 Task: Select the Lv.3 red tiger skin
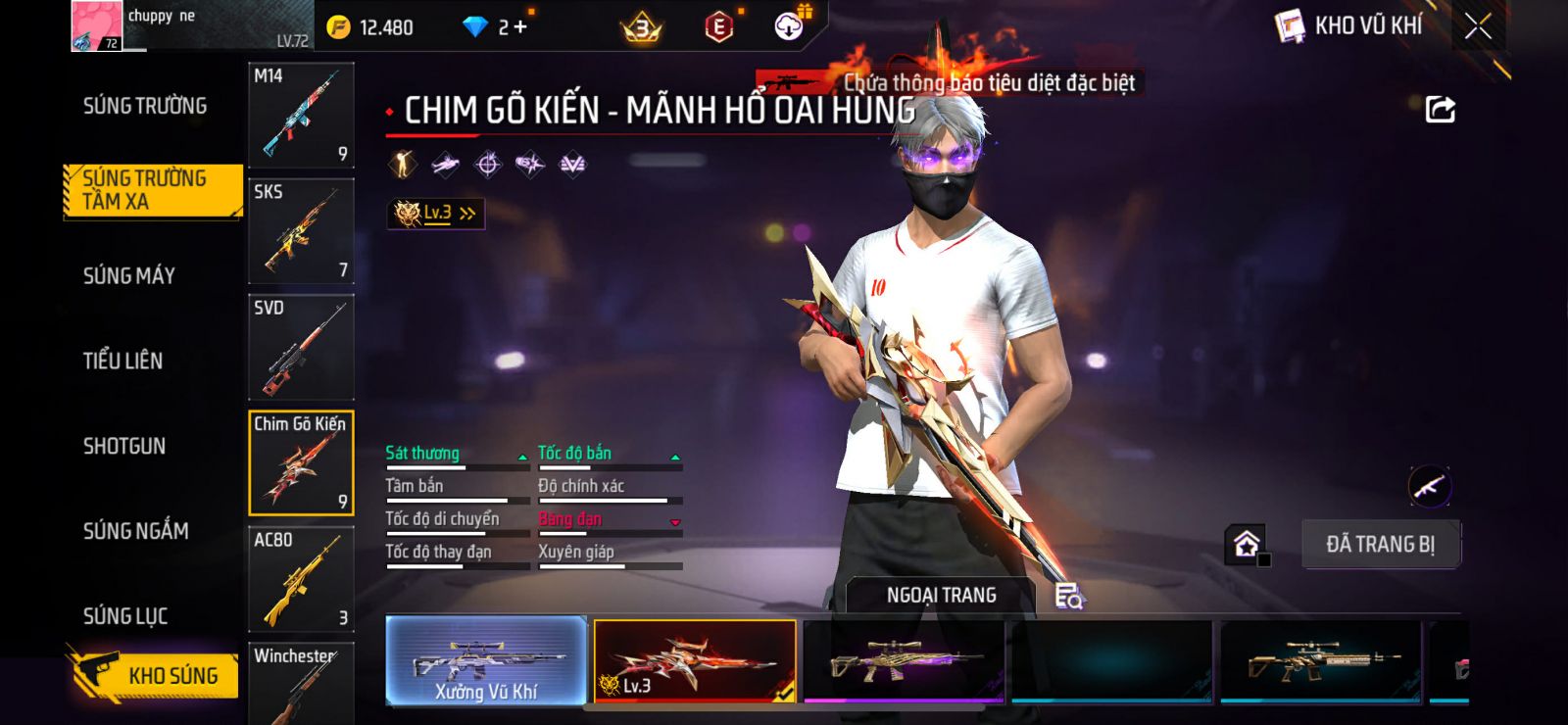695,660
